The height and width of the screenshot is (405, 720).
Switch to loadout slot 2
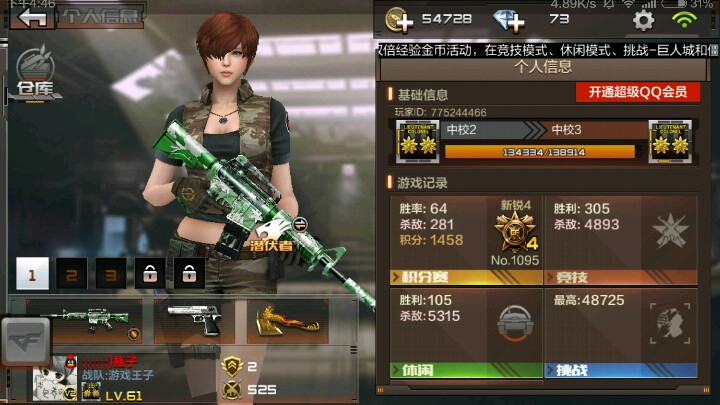pos(71,272)
